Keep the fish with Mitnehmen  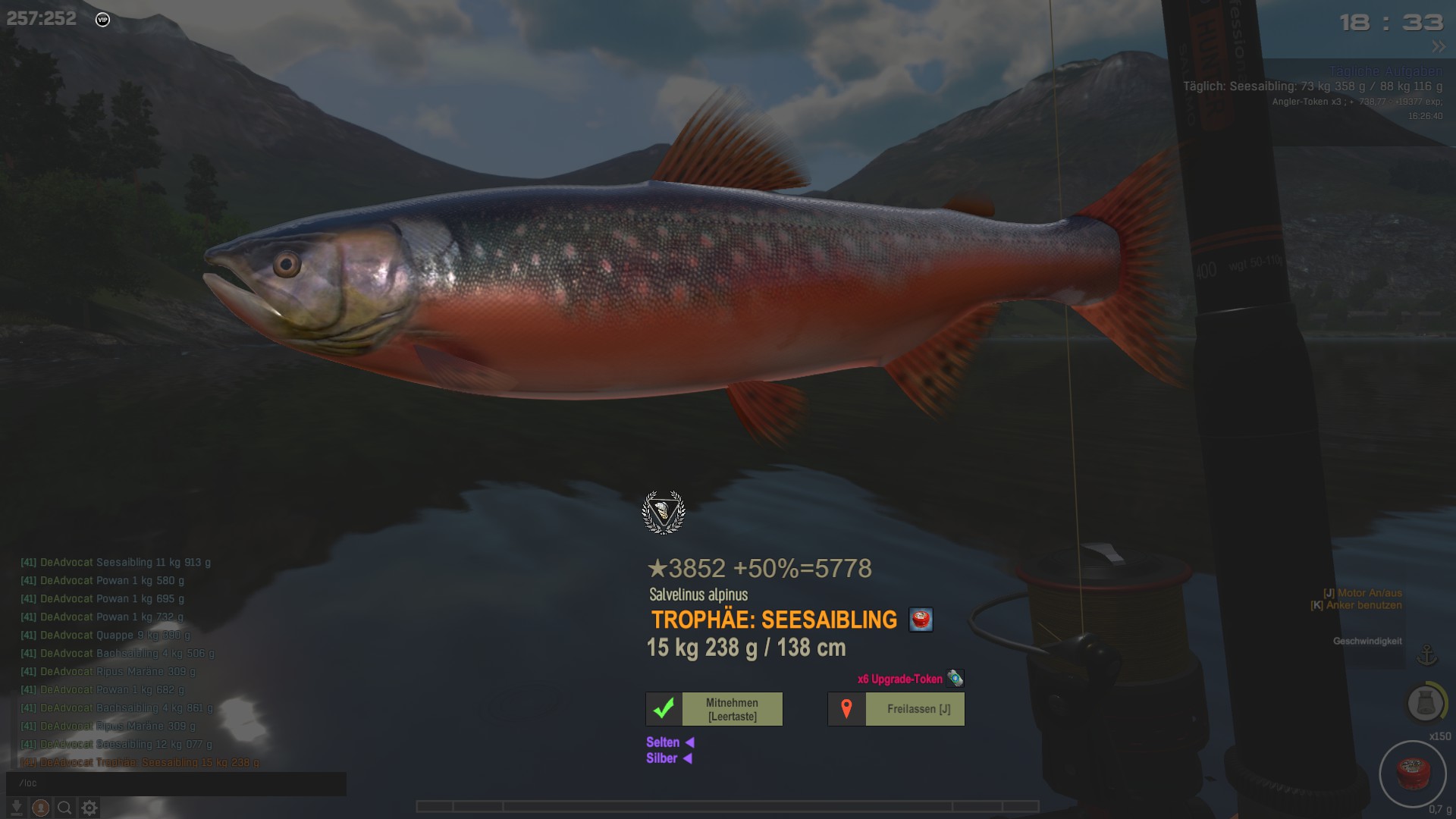(x=714, y=709)
